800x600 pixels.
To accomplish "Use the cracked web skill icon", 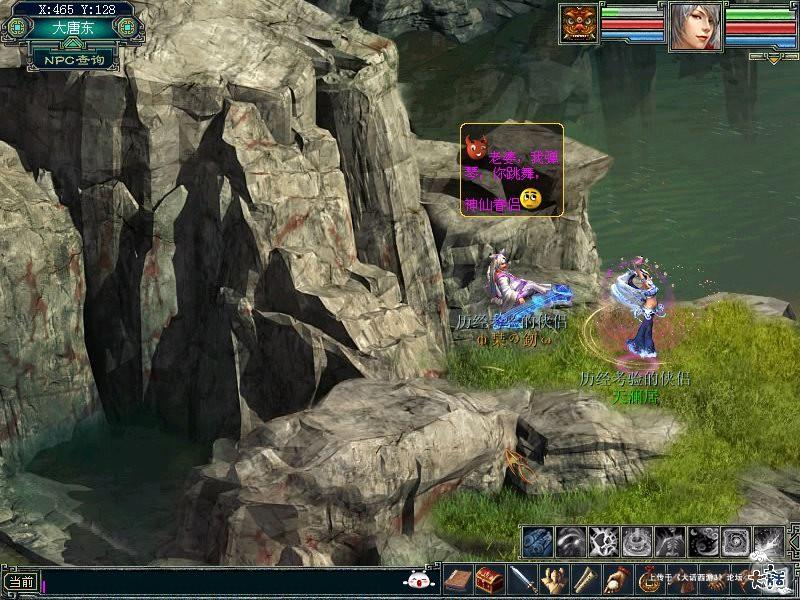I will [x=605, y=542].
